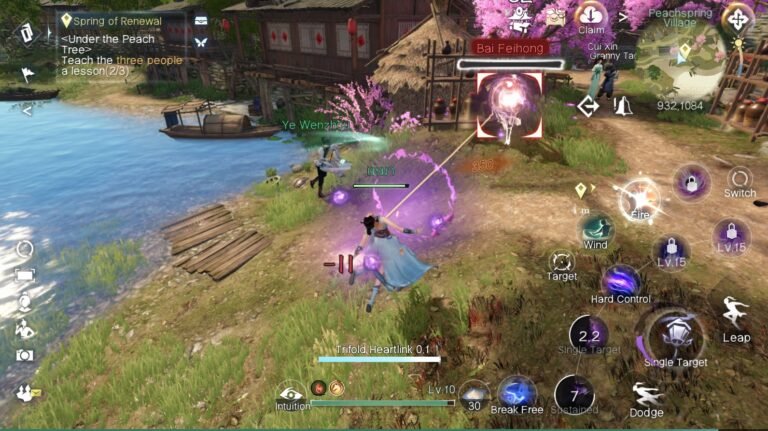
Task: Click the flag icon on left edge
Action: click(26, 73)
